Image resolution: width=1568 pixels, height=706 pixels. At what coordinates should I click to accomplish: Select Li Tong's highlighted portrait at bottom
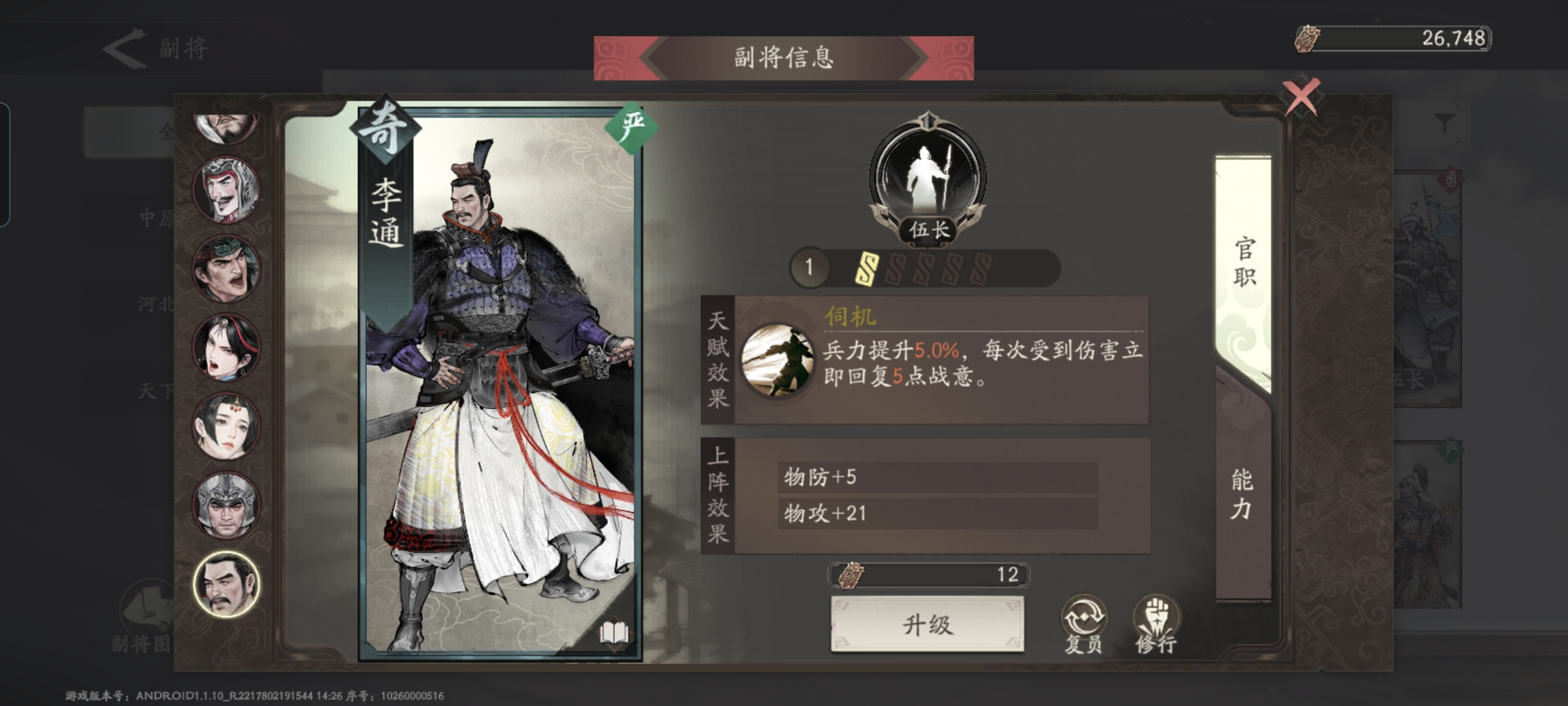225,588
